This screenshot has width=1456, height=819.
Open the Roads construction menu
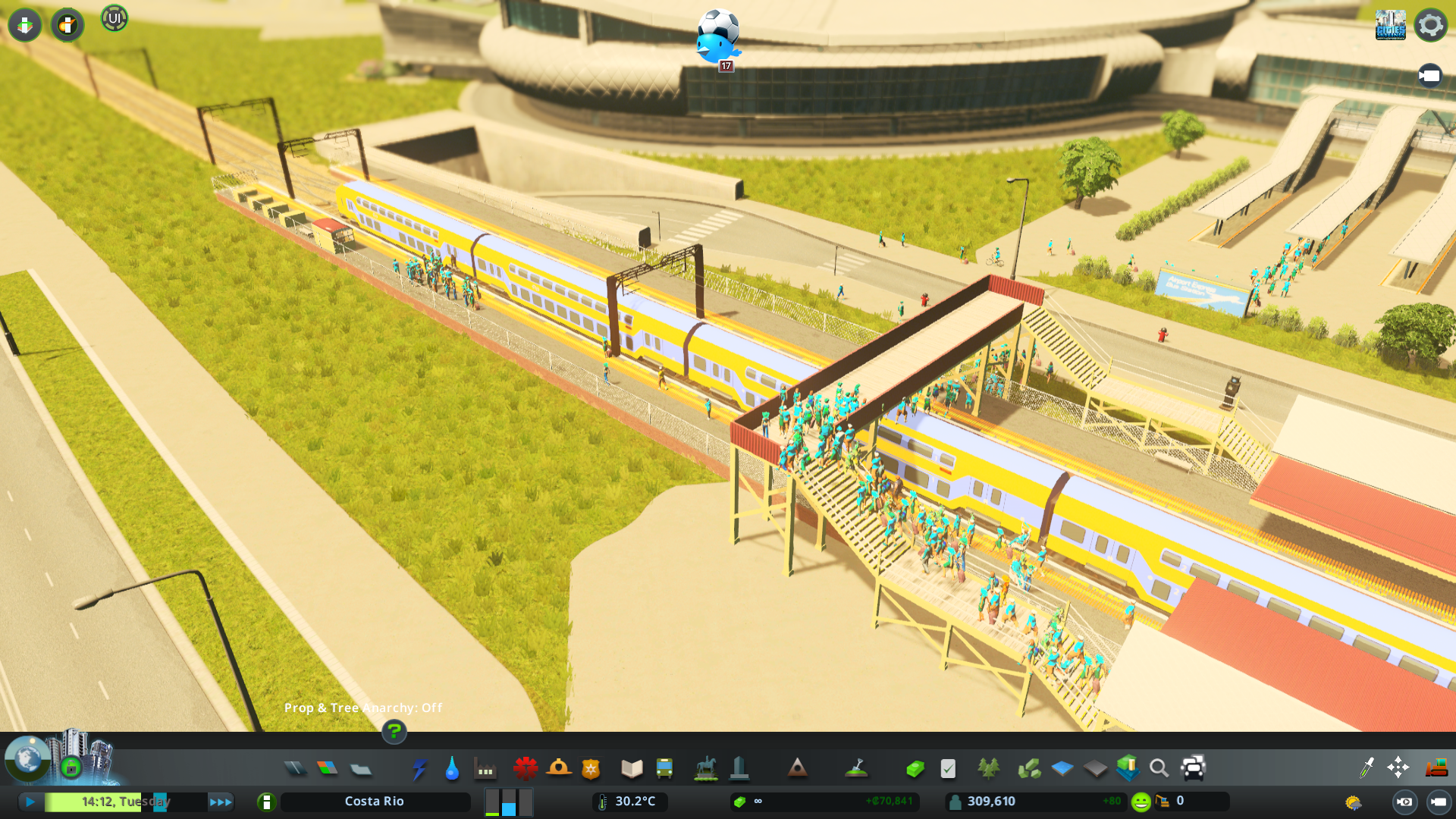(296, 768)
